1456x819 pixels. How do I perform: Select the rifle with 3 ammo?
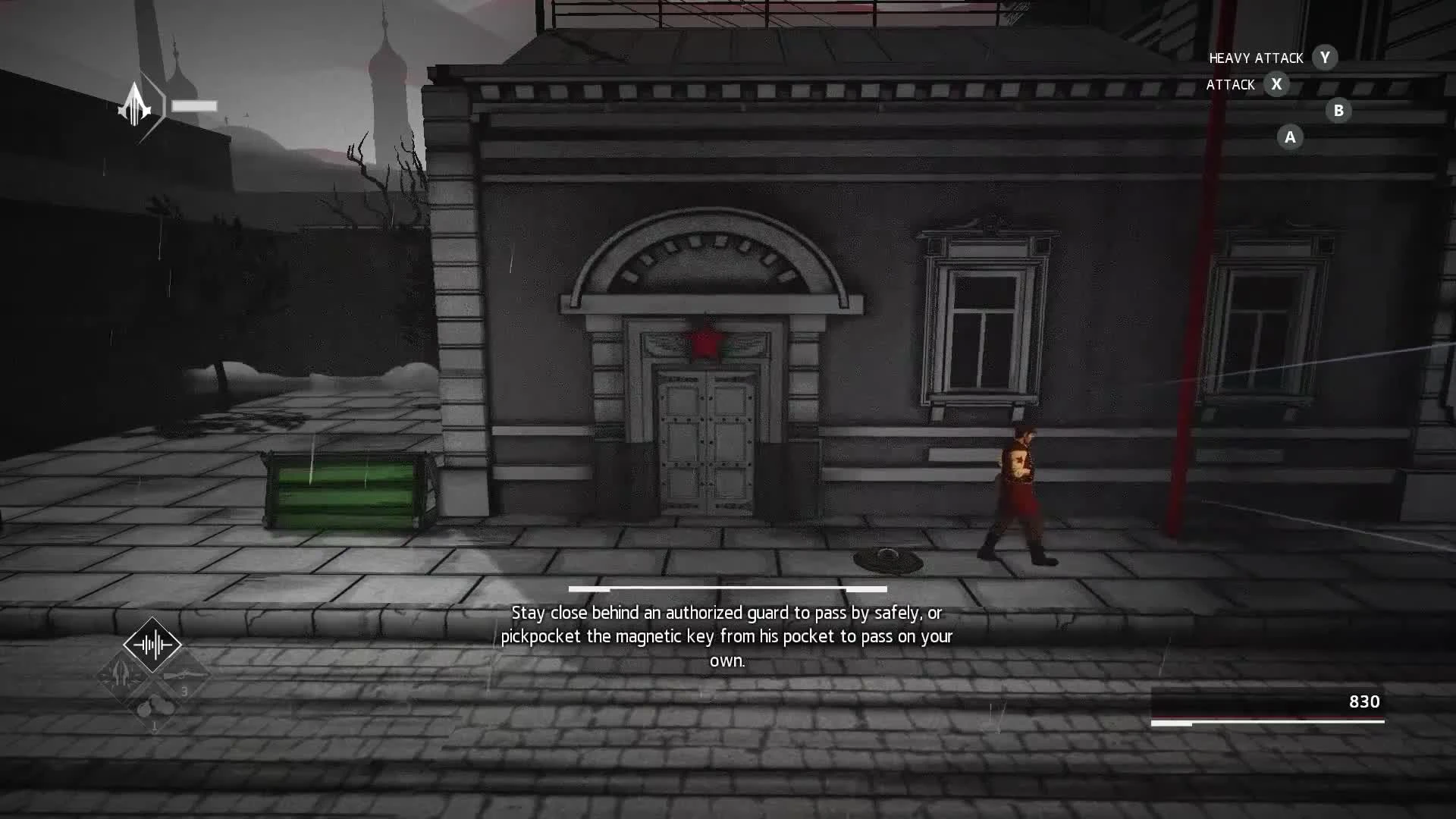click(184, 676)
